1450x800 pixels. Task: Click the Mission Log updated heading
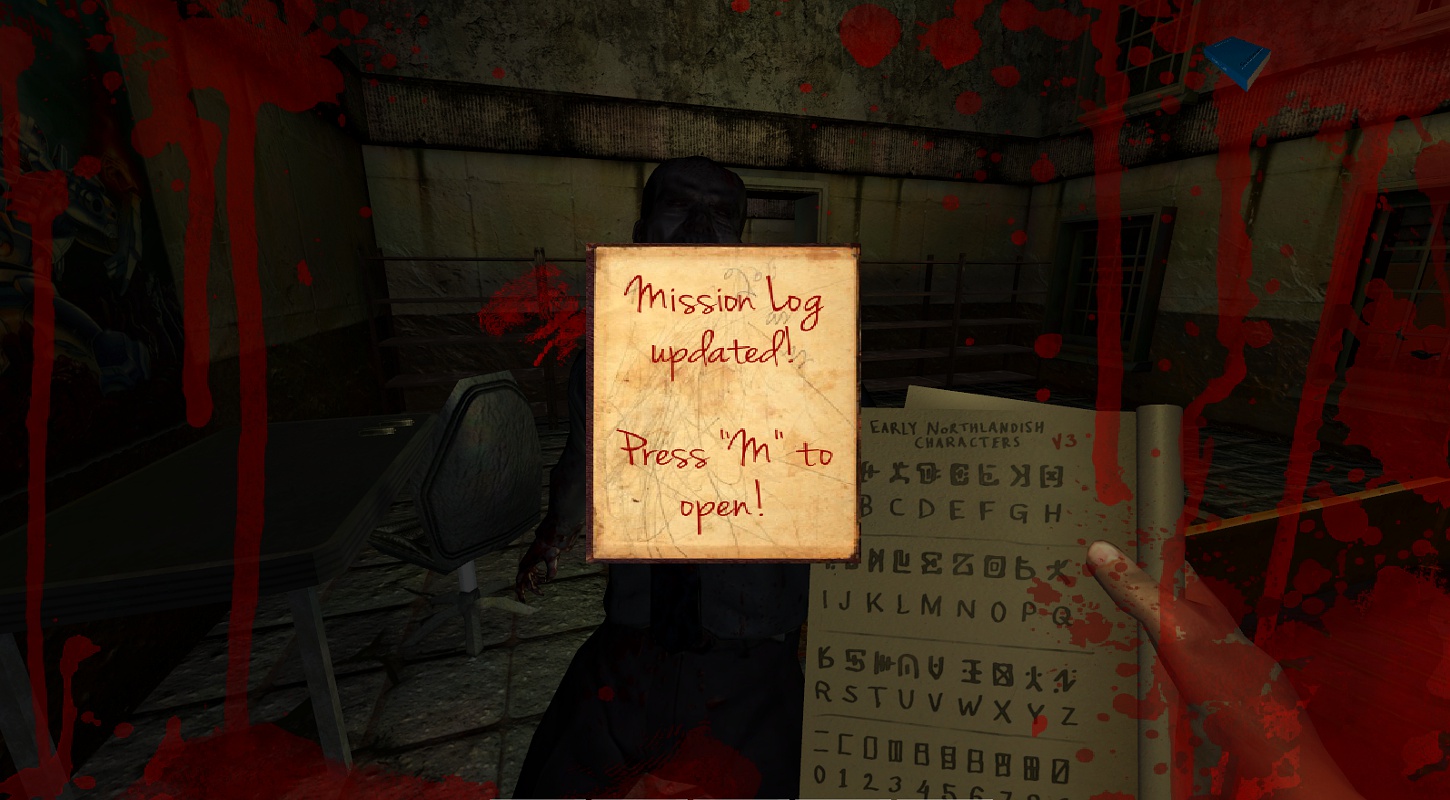[x=722, y=320]
